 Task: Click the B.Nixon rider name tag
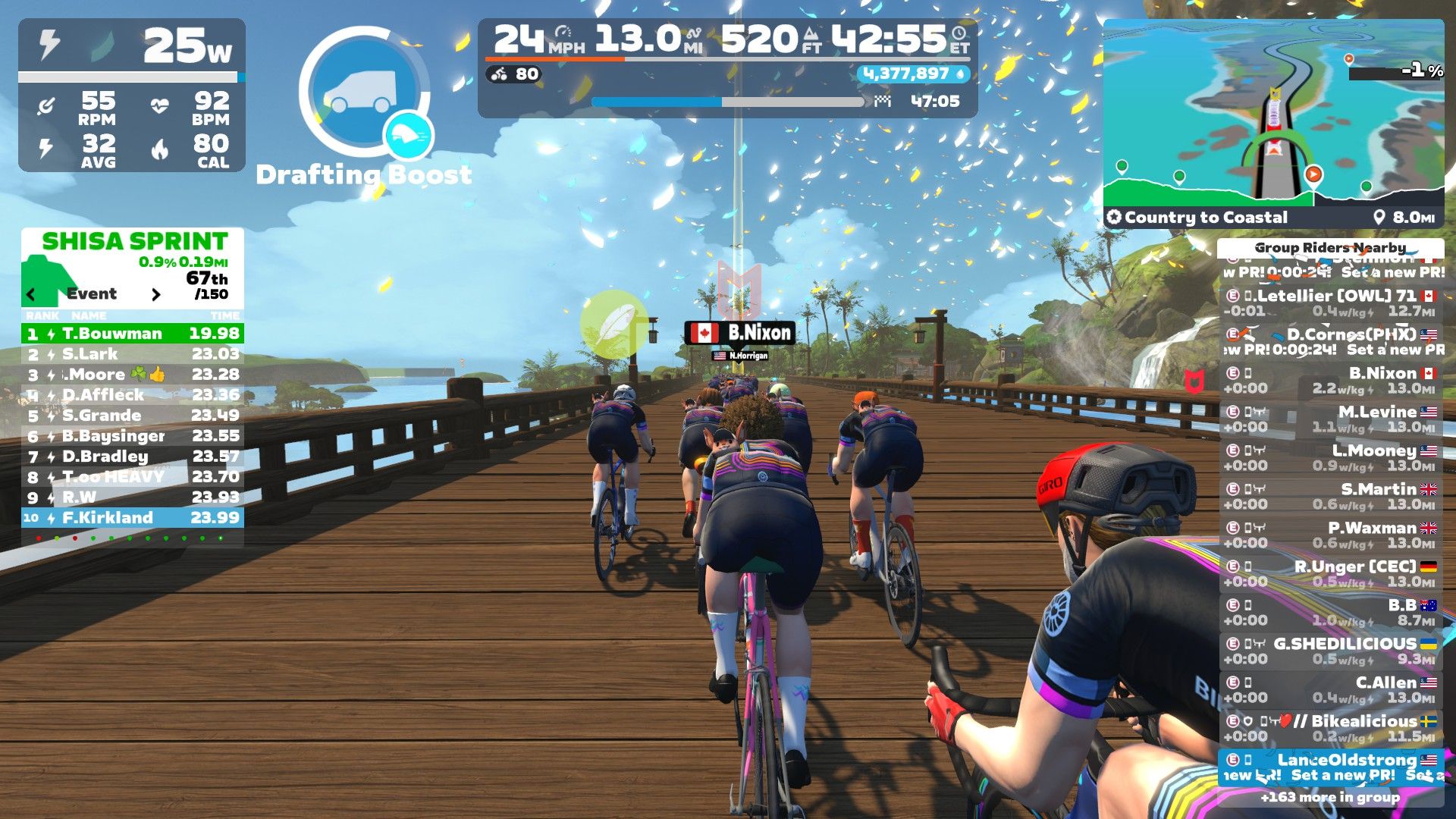coord(740,333)
